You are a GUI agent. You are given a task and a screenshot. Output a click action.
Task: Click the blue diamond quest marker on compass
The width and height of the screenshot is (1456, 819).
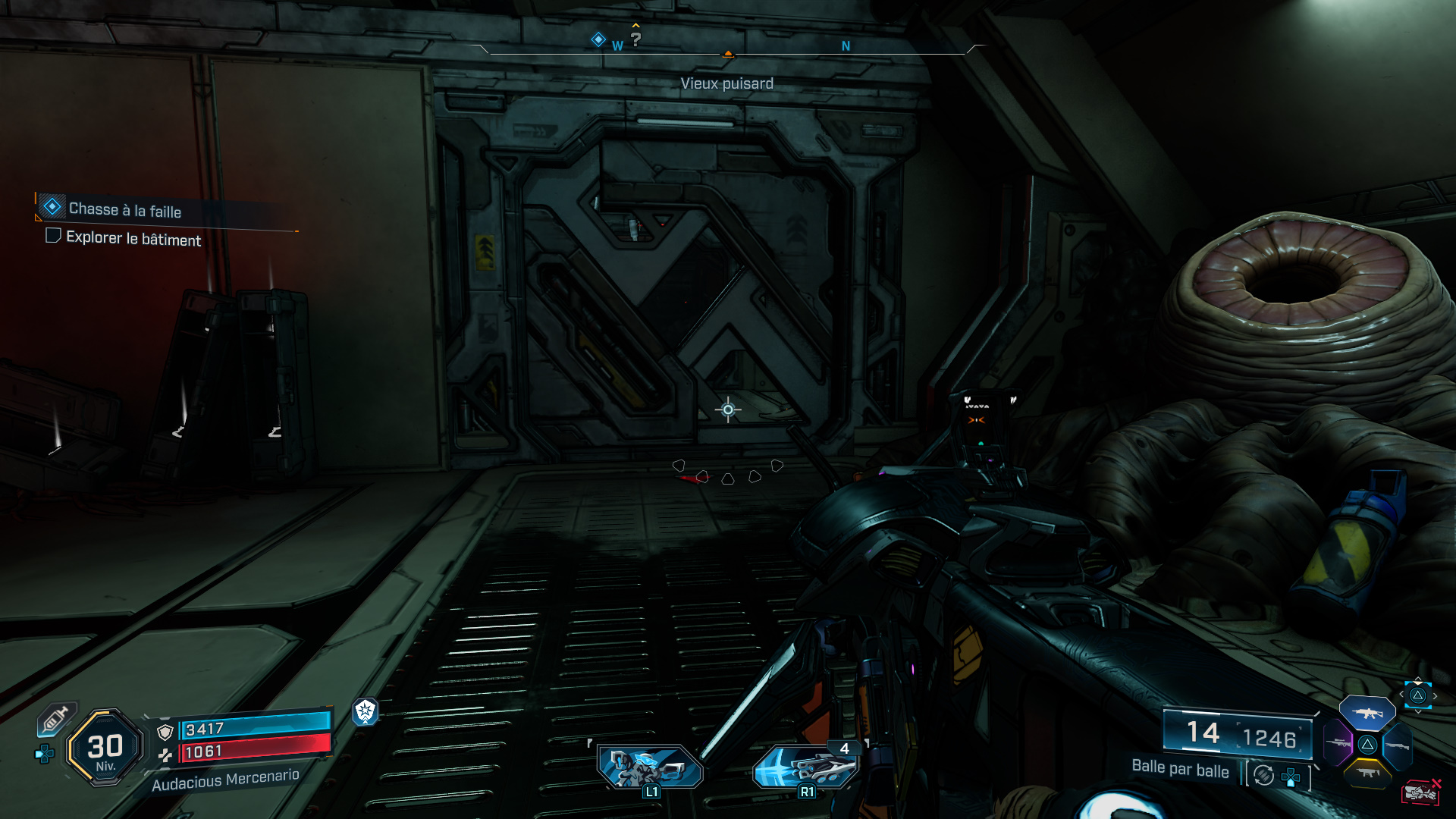pyautogui.click(x=598, y=39)
